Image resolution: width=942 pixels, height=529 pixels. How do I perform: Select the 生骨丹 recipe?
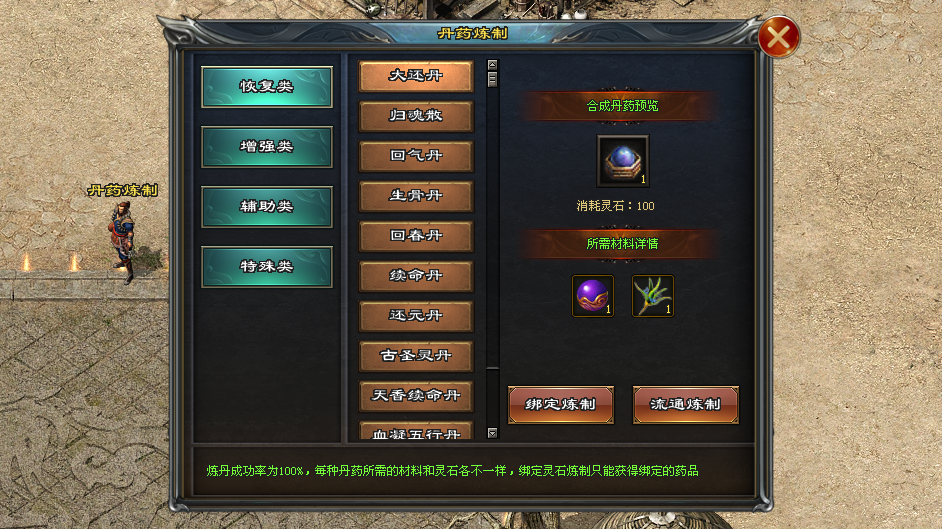pyautogui.click(x=416, y=196)
